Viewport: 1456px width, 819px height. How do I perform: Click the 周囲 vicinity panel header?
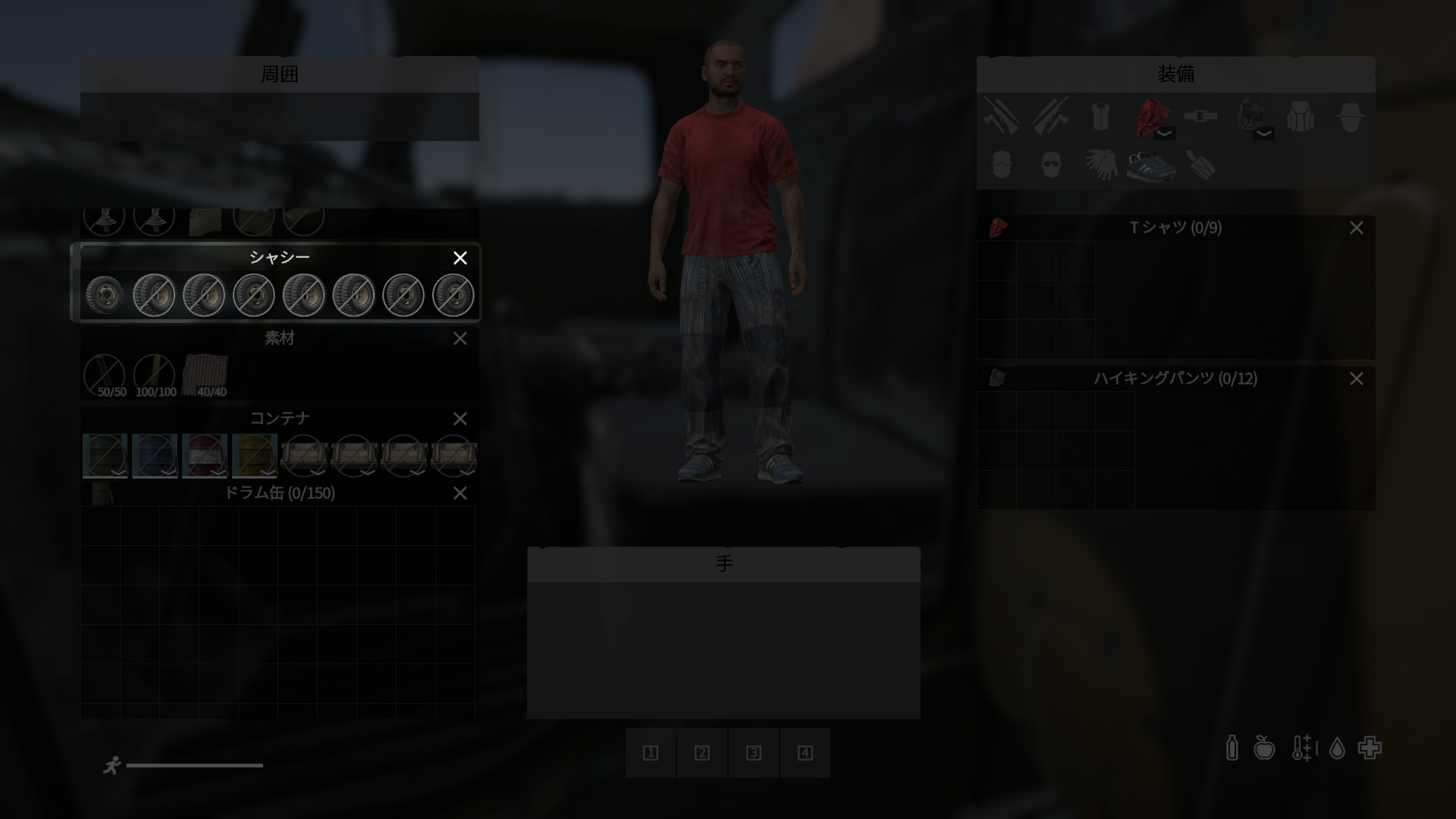279,74
